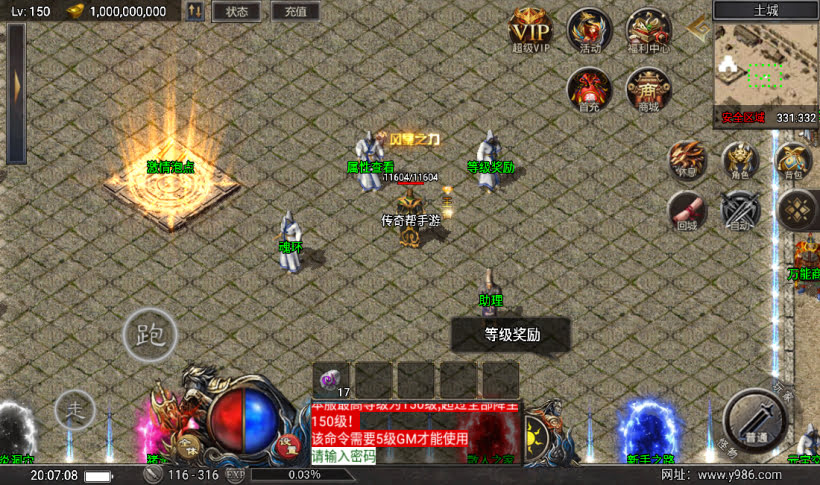Switch to 走 walk mode
This screenshot has width=820, height=485.
click(x=74, y=409)
